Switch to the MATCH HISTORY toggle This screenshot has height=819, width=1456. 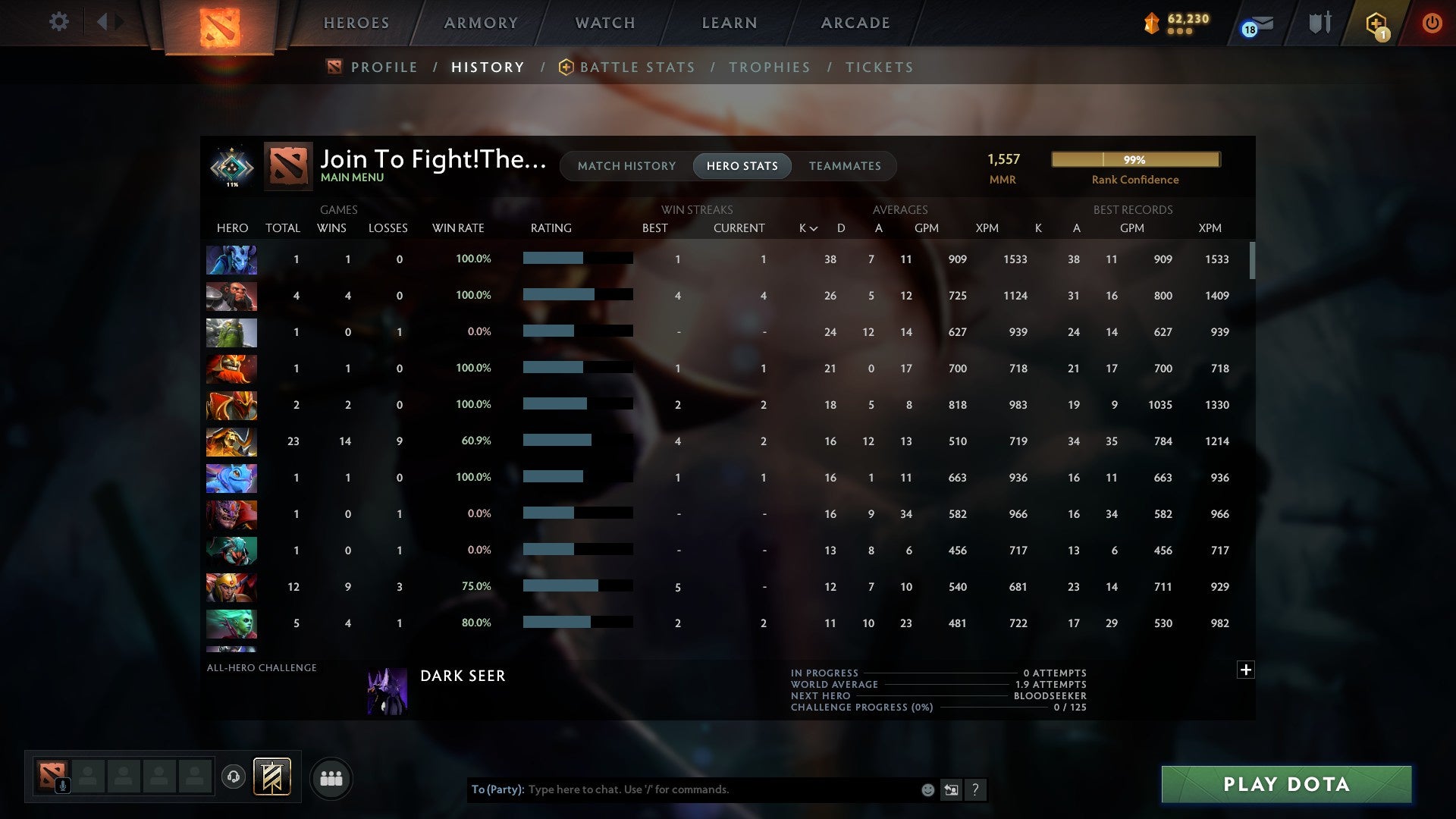(626, 165)
